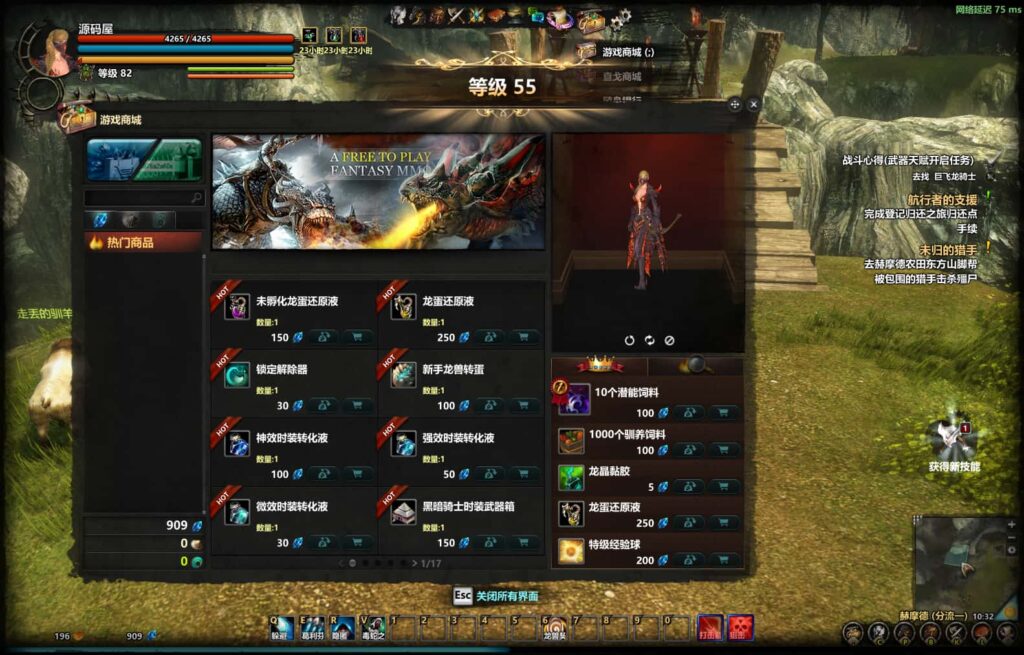Image resolution: width=1024 pixels, height=655 pixels.
Task: Close the game shop window
Action: click(x=754, y=104)
